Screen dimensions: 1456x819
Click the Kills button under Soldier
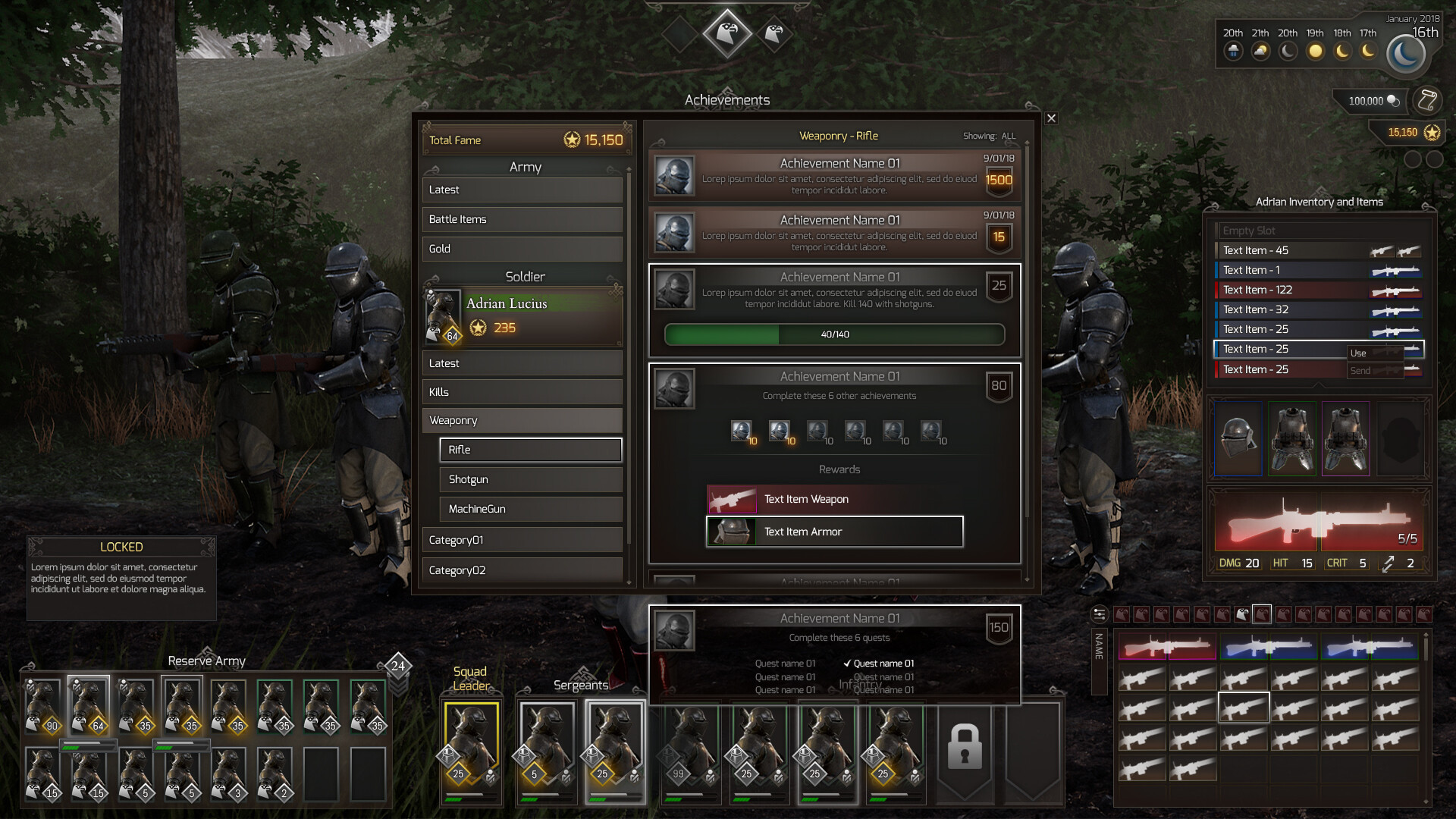click(x=522, y=391)
